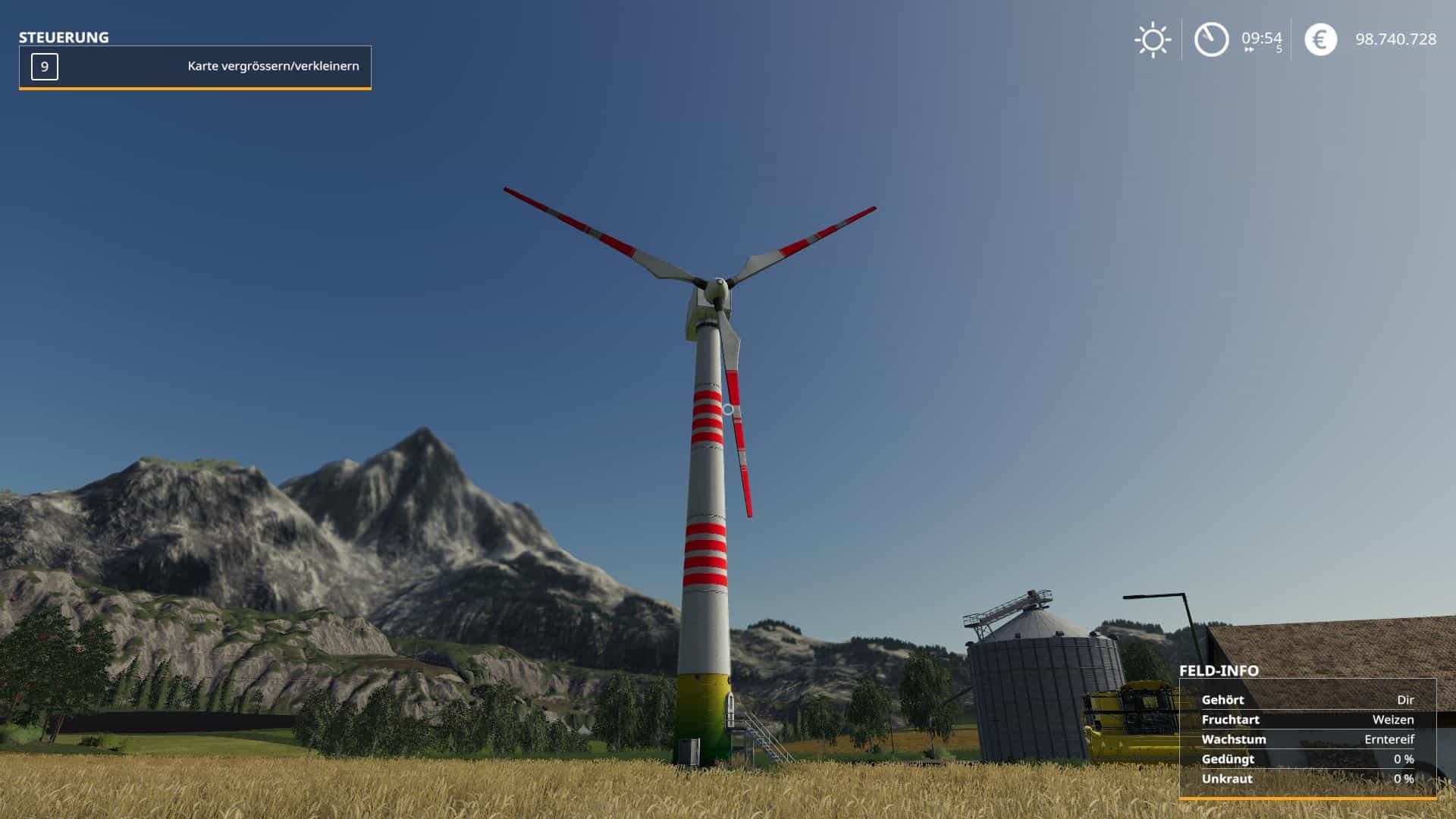
Task: Select the Karte vergrössern/verkleinern control entry
Action: point(195,67)
